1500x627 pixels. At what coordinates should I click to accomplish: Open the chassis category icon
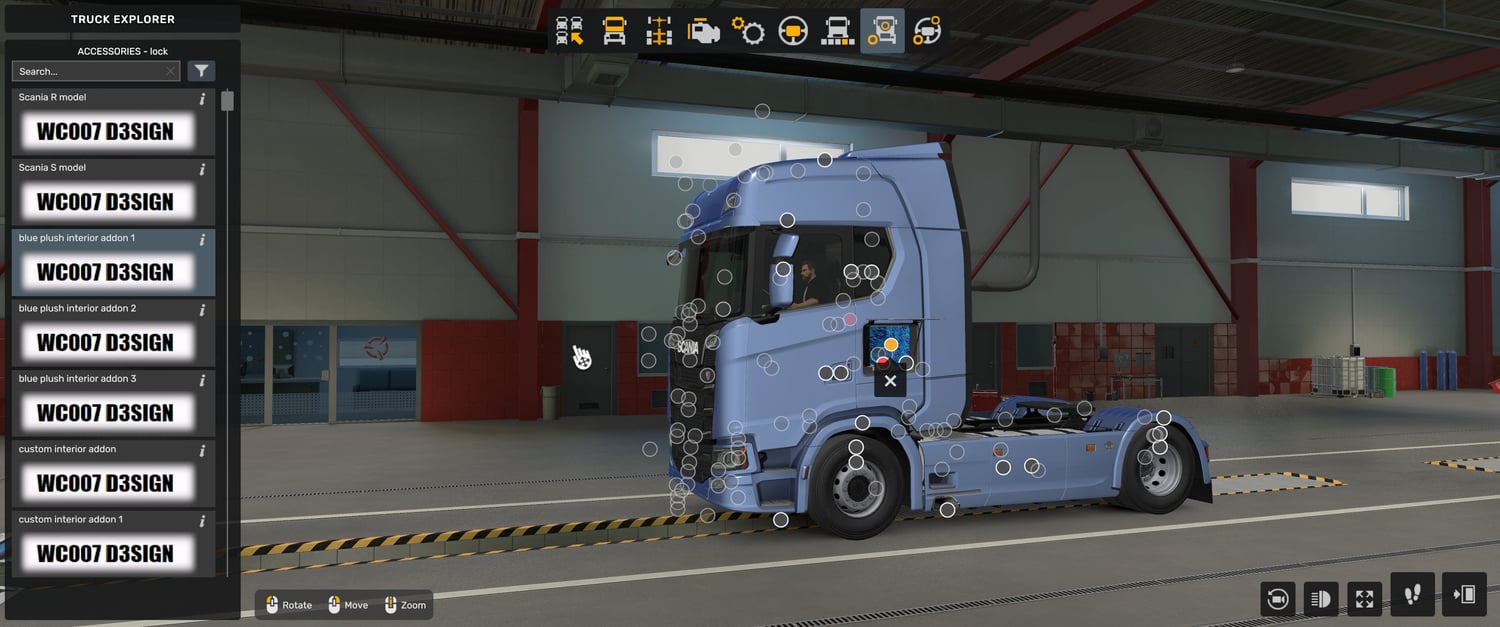(659, 31)
